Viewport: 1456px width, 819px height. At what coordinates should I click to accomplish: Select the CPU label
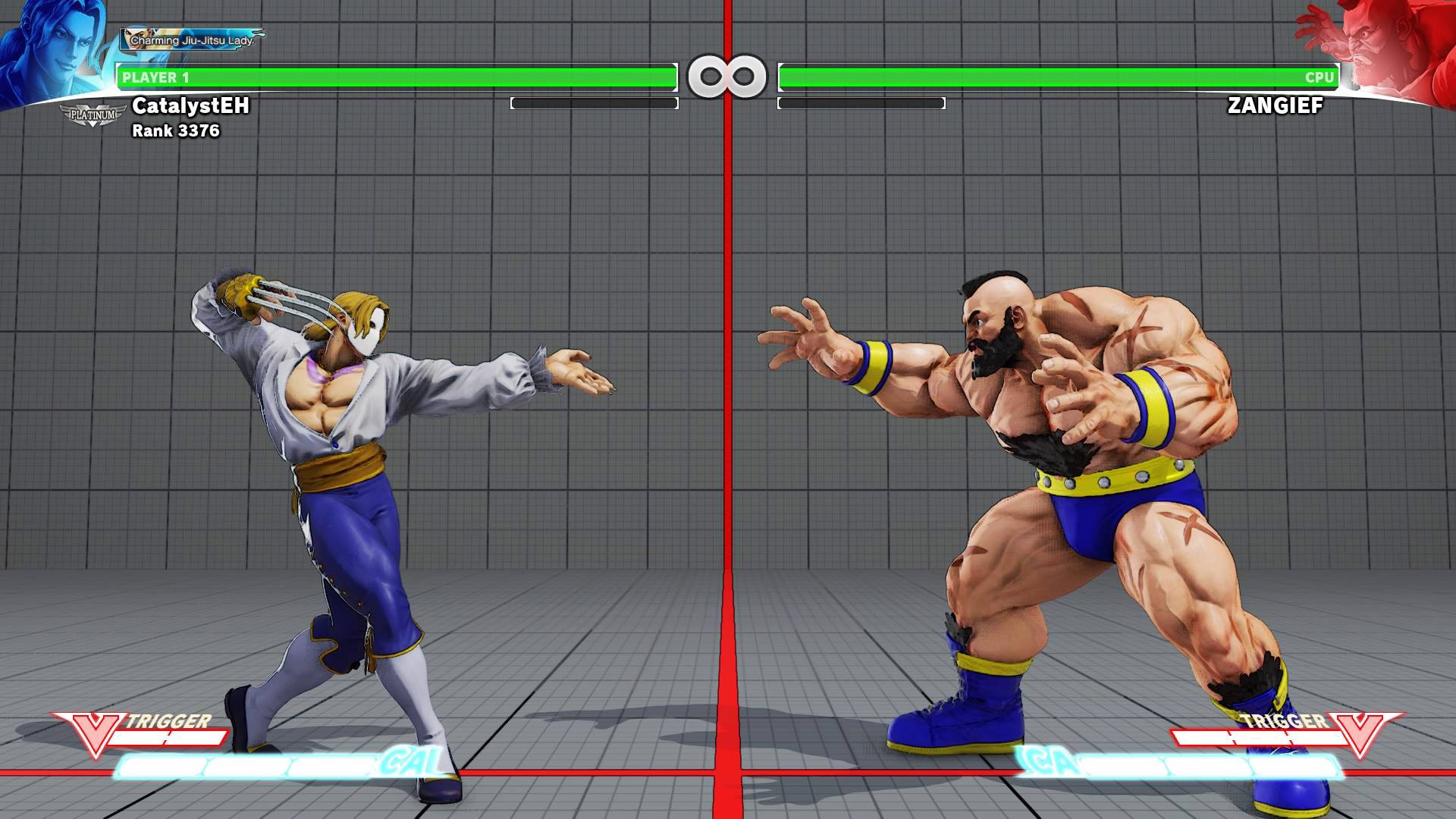click(x=1319, y=76)
